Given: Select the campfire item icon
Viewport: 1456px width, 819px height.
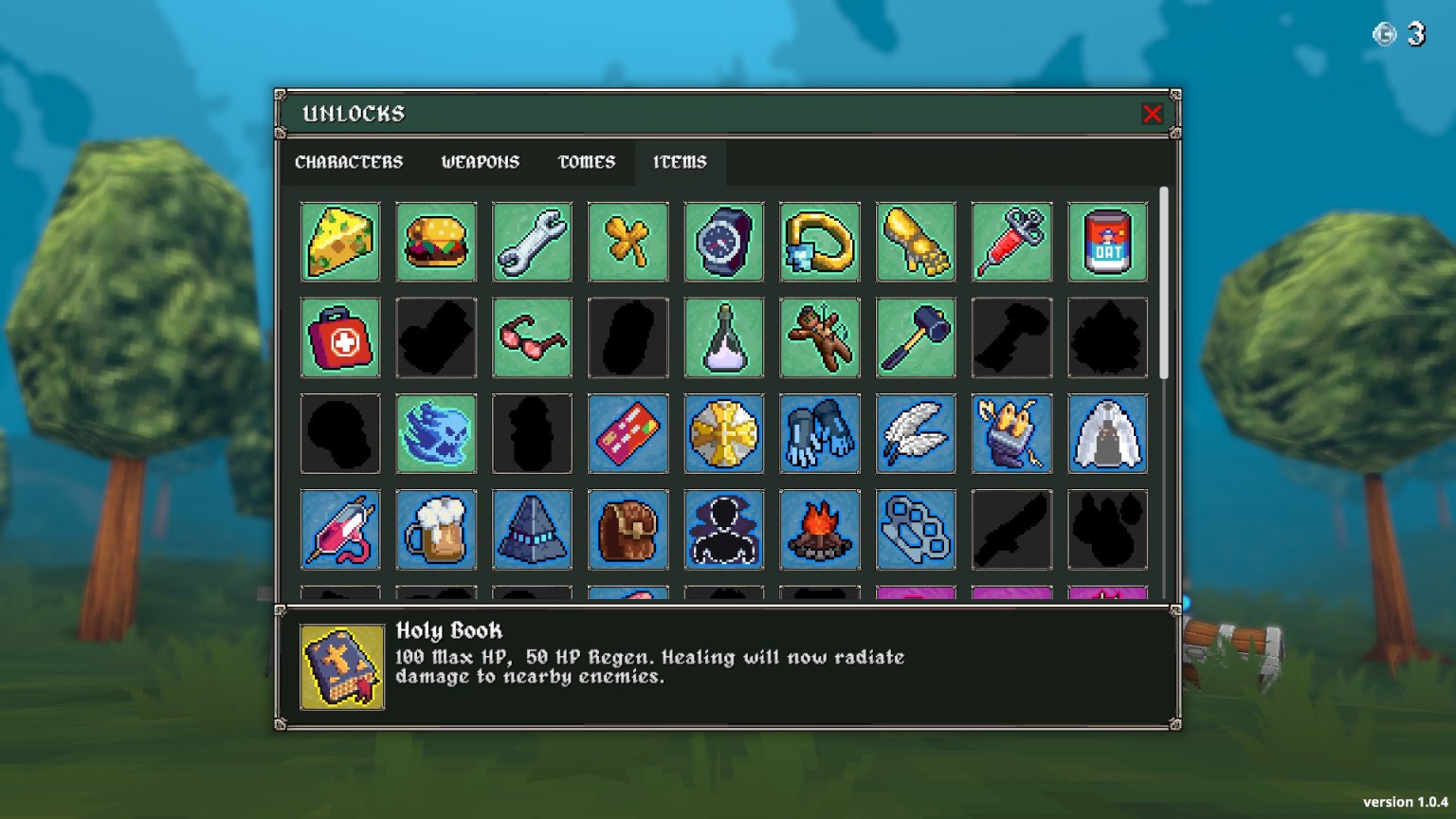Looking at the screenshot, I should click(820, 530).
